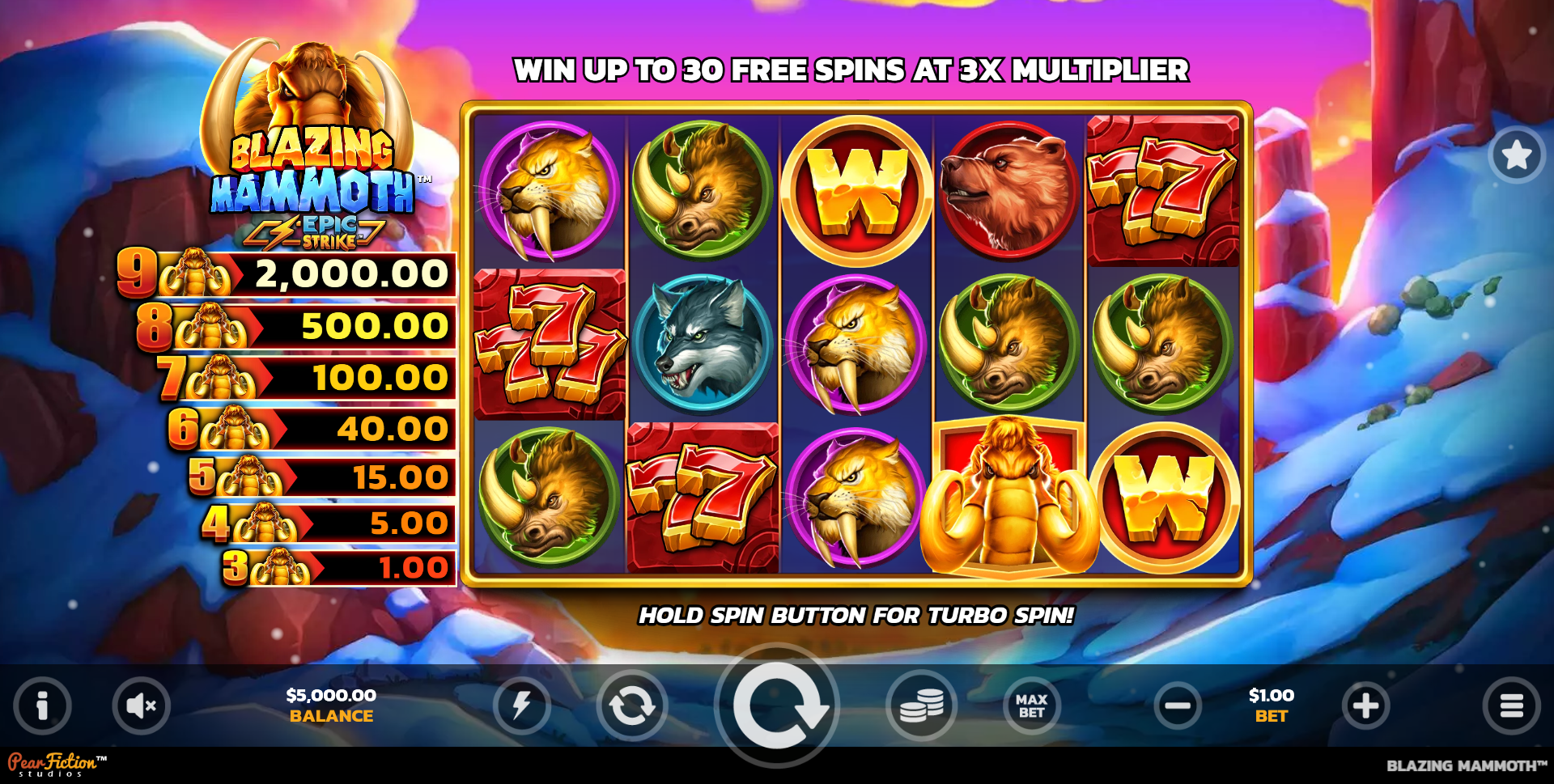This screenshot has width=1554, height=784.
Task: Enable turbo spin with lightning icon
Action: (x=523, y=705)
